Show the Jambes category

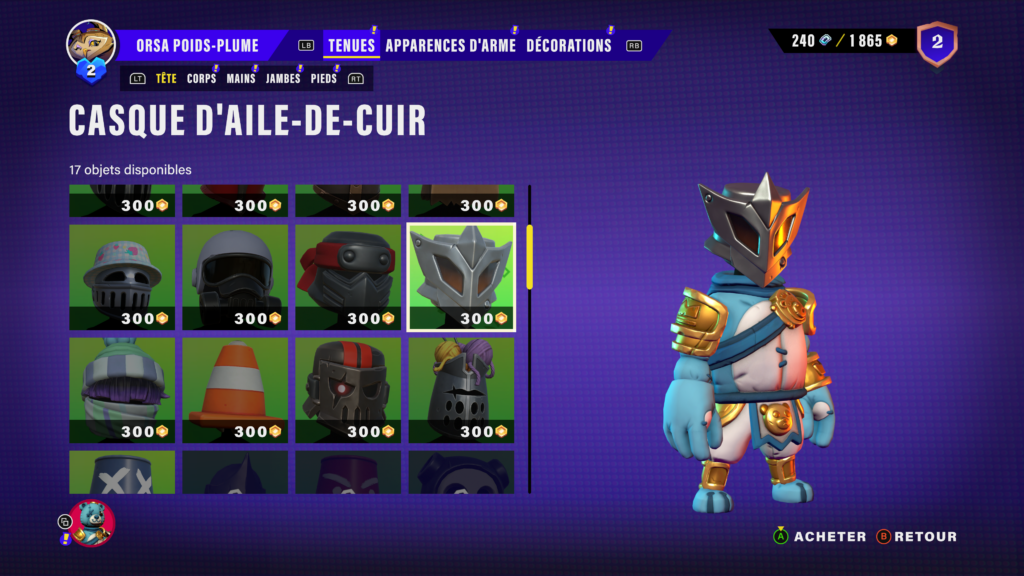coord(284,78)
